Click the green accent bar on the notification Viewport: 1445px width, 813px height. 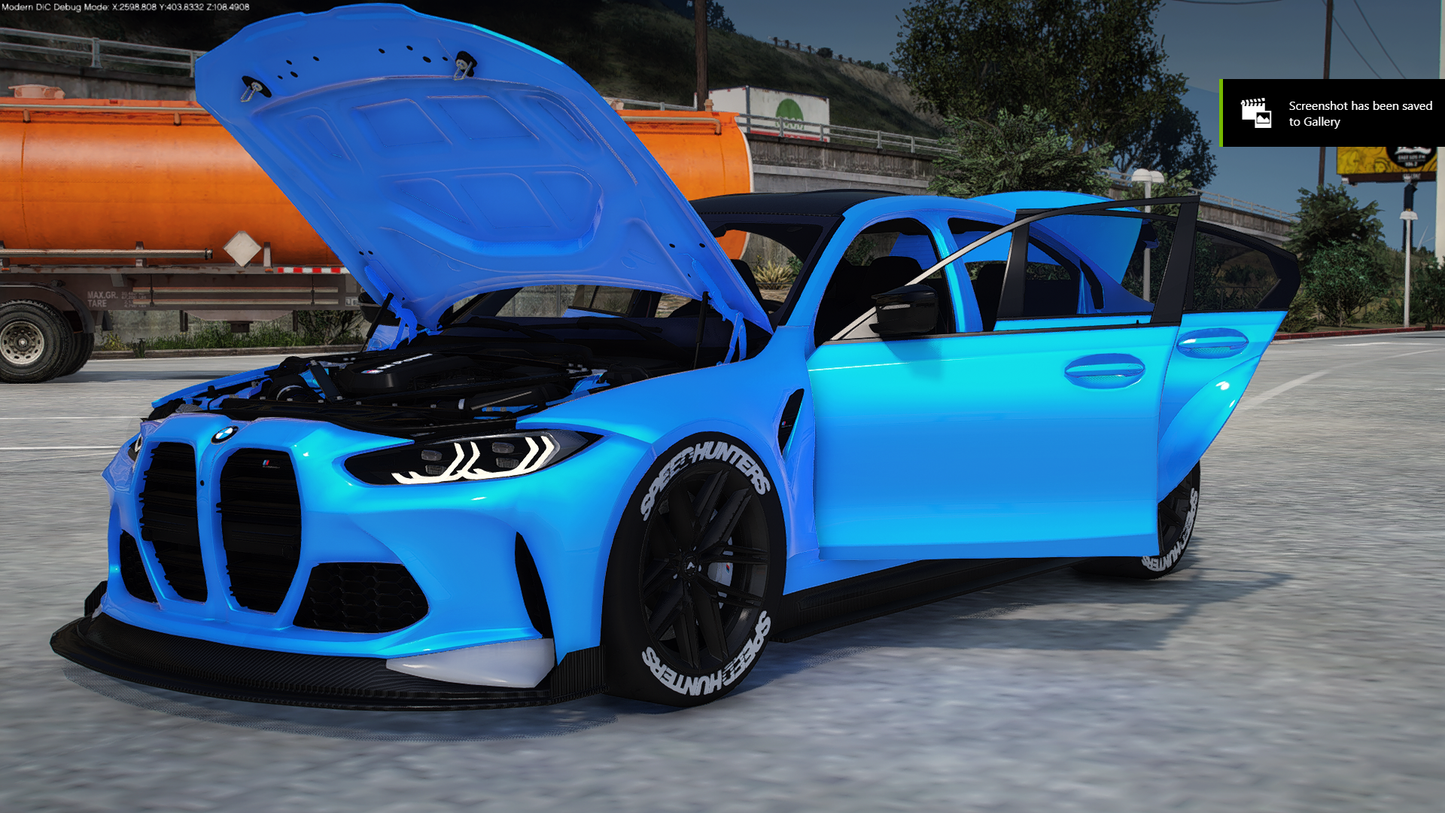pos(1222,113)
